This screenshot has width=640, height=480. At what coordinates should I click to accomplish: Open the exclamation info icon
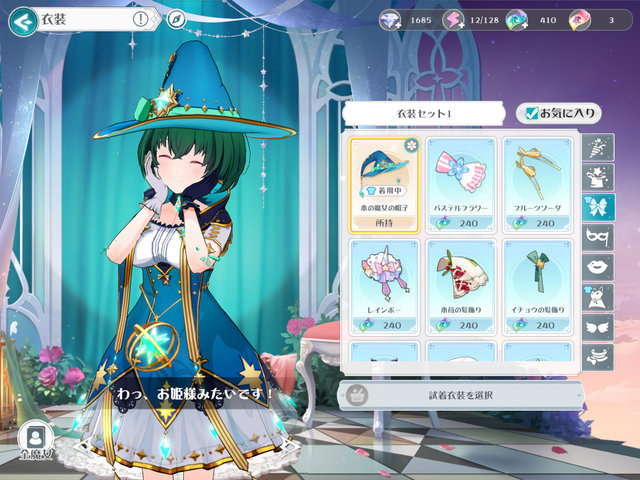pyautogui.click(x=139, y=19)
